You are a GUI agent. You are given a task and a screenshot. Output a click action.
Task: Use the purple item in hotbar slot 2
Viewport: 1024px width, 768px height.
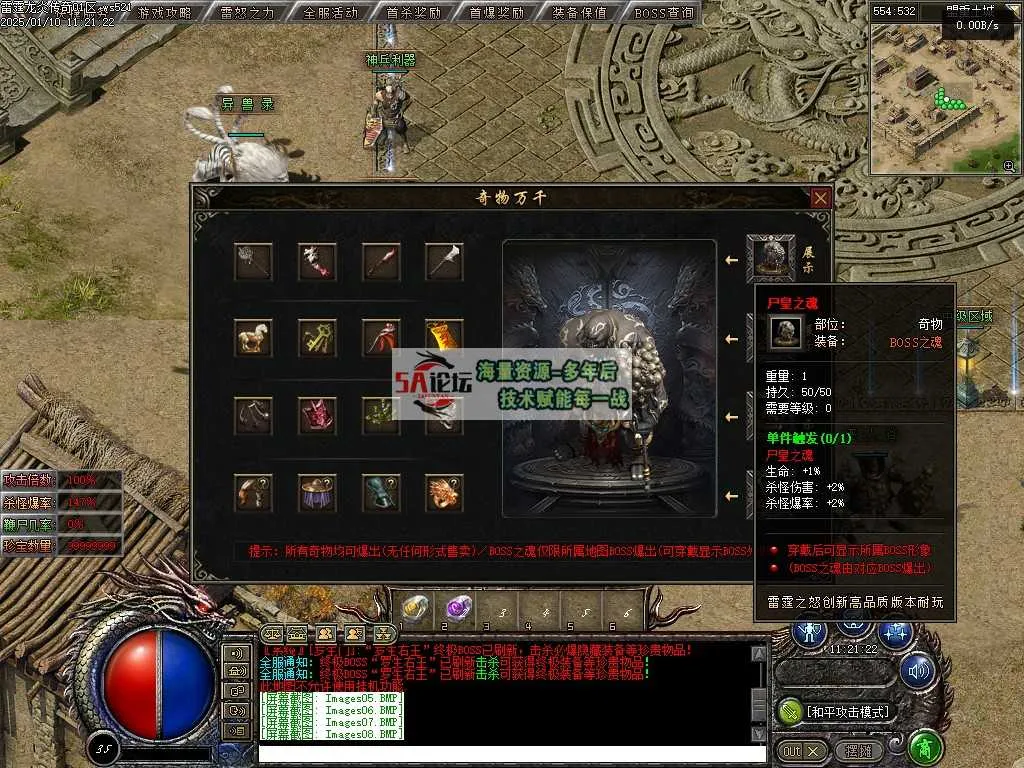pyautogui.click(x=458, y=606)
